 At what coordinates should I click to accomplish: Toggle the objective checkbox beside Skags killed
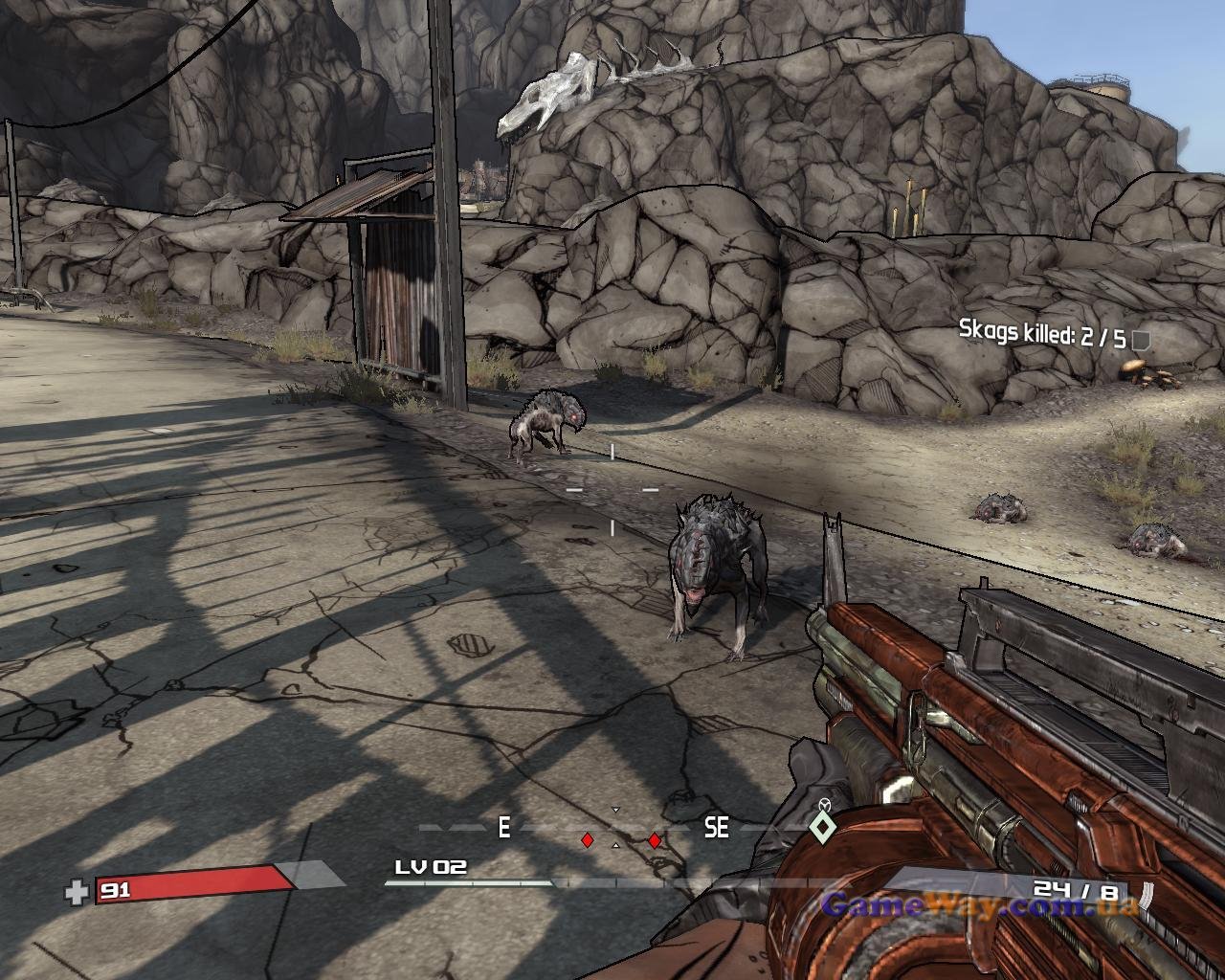pos(1140,339)
